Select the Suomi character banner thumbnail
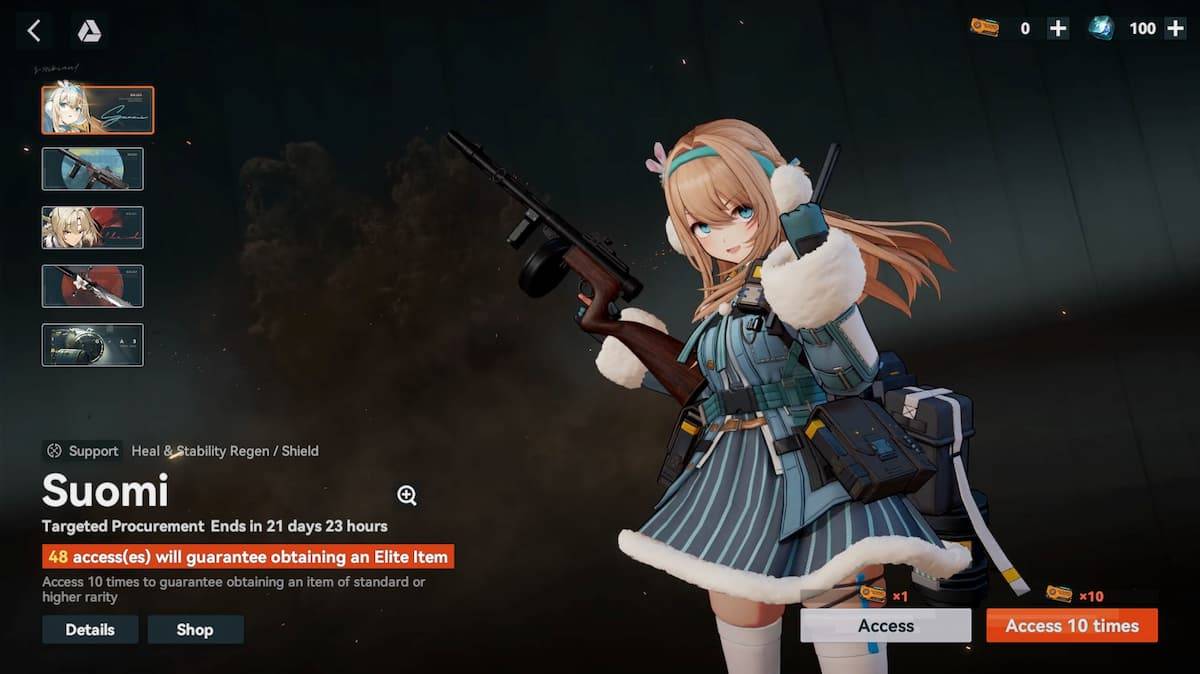Viewport: 1200px width, 674px height. (x=97, y=110)
